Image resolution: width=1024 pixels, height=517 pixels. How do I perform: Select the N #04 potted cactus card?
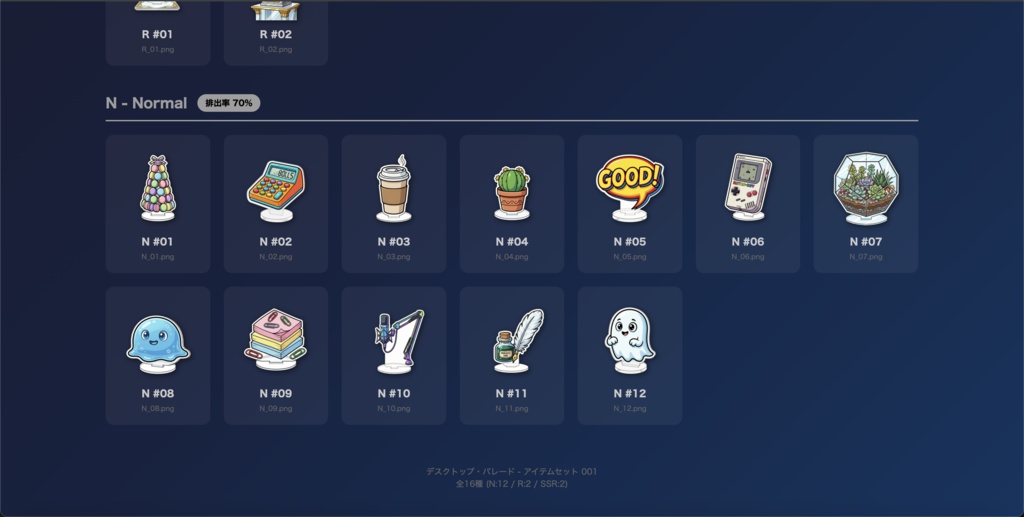click(512, 203)
